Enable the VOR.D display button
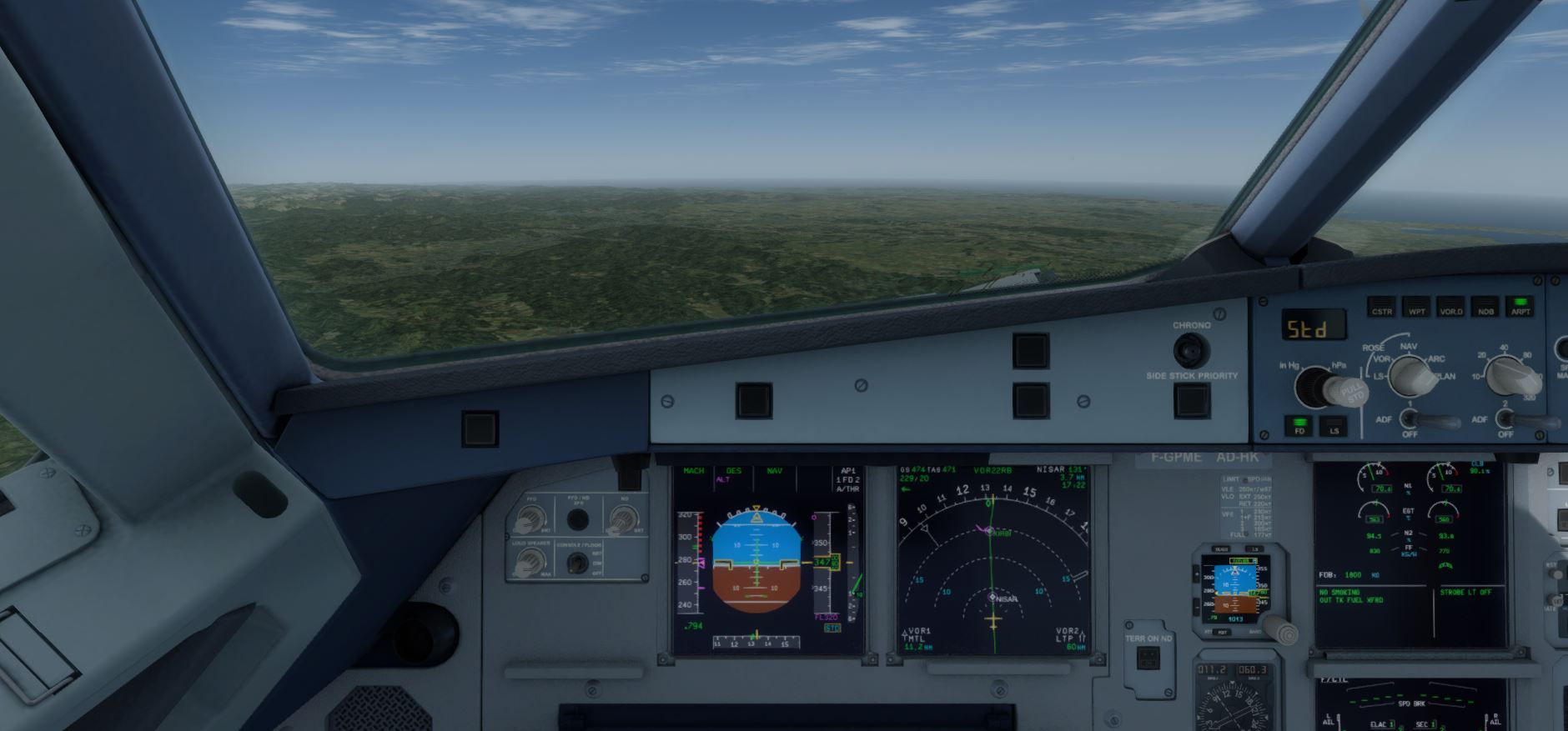The width and height of the screenshot is (1568, 731). click(x=1450, y=308)
